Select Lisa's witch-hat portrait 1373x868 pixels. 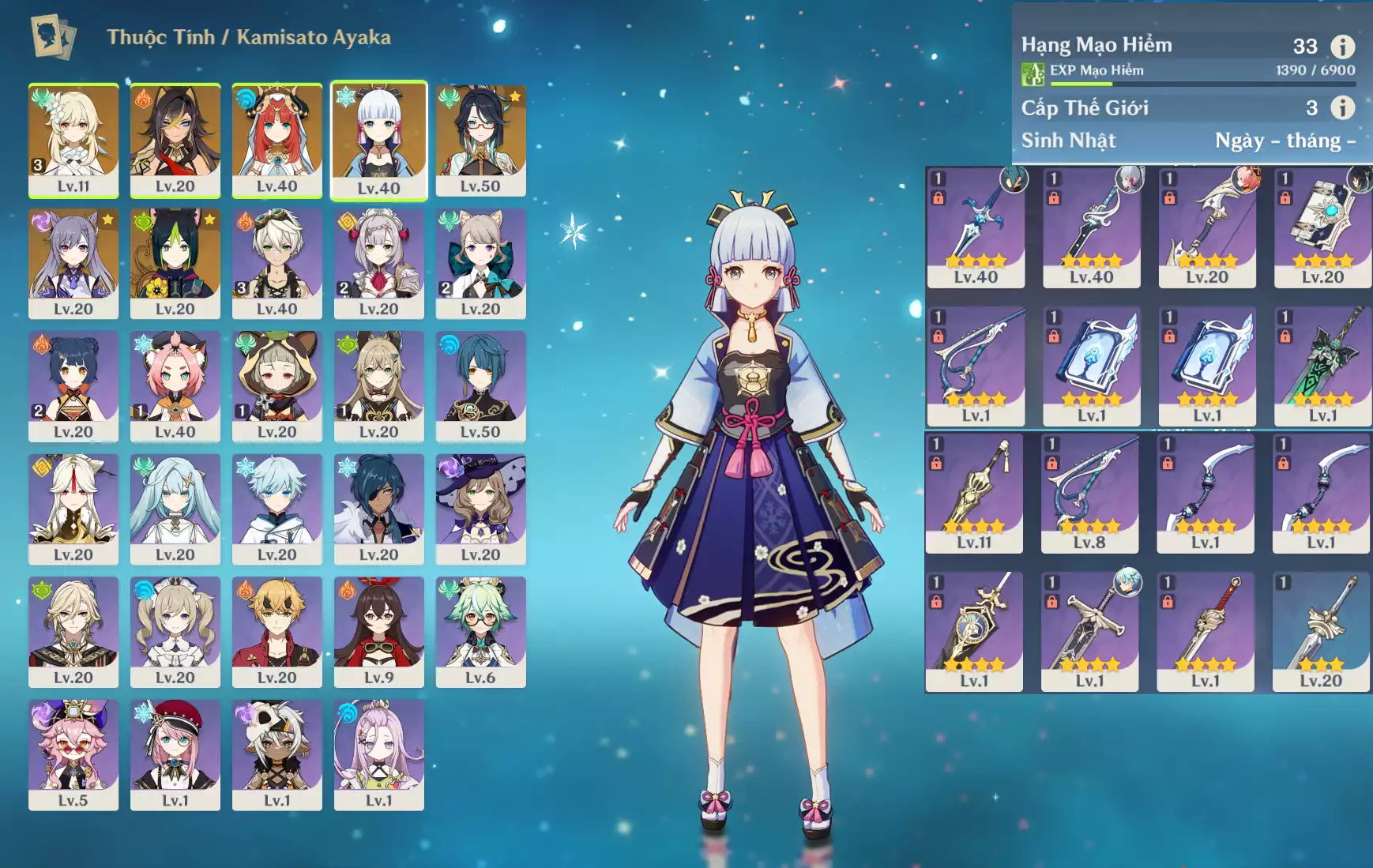480,509
